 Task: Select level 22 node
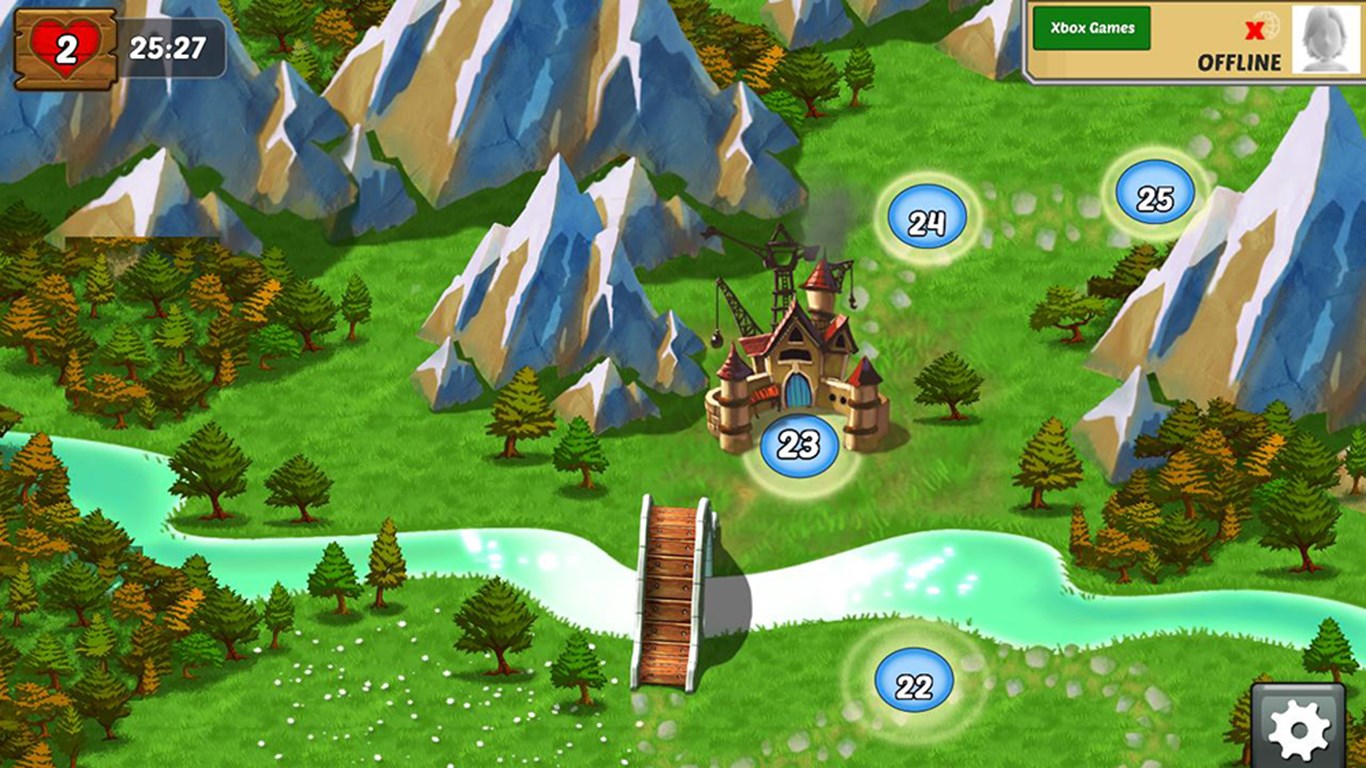914,684
